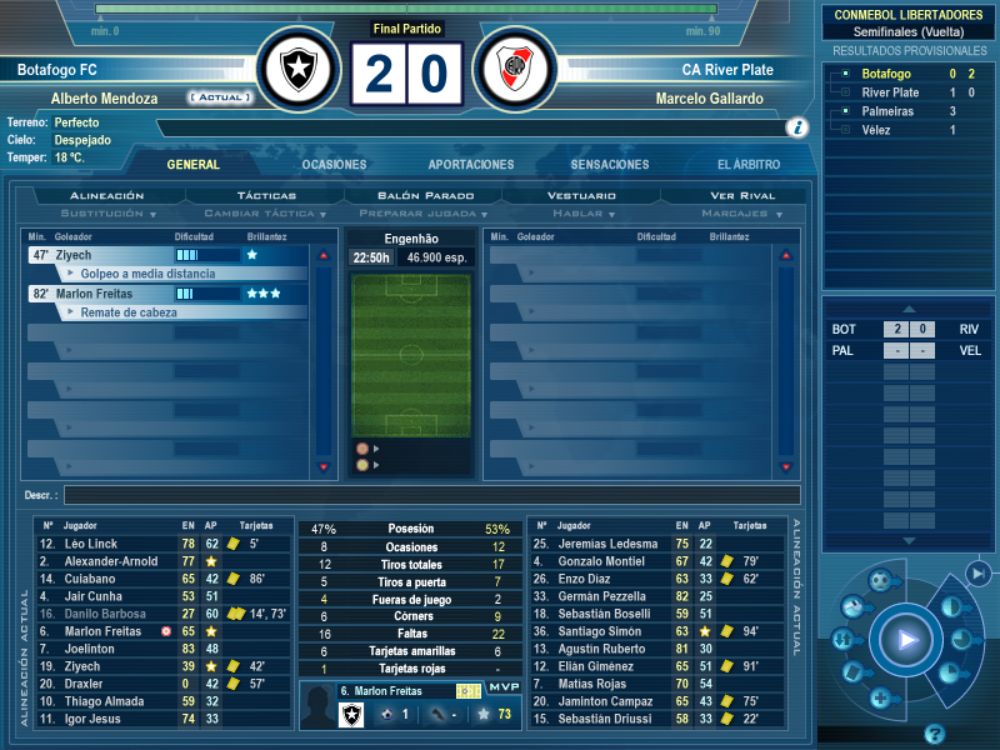This screenshot has height=750, width=1000.
Task: Click the MVP Marlon Freitas card
Action: pyautogui.click(x=410, y=705)
